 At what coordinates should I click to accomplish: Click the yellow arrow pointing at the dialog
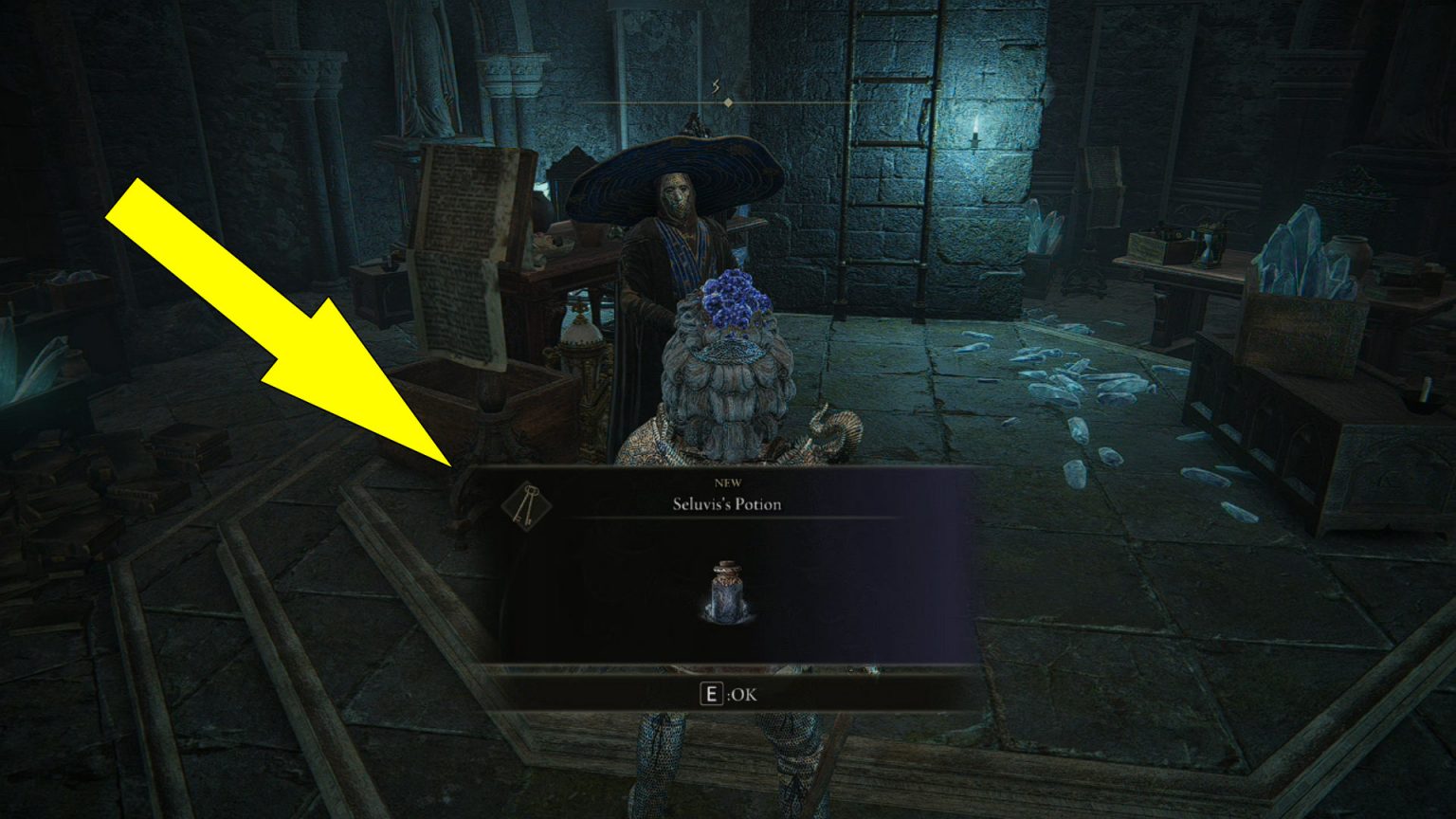(284, 313)
